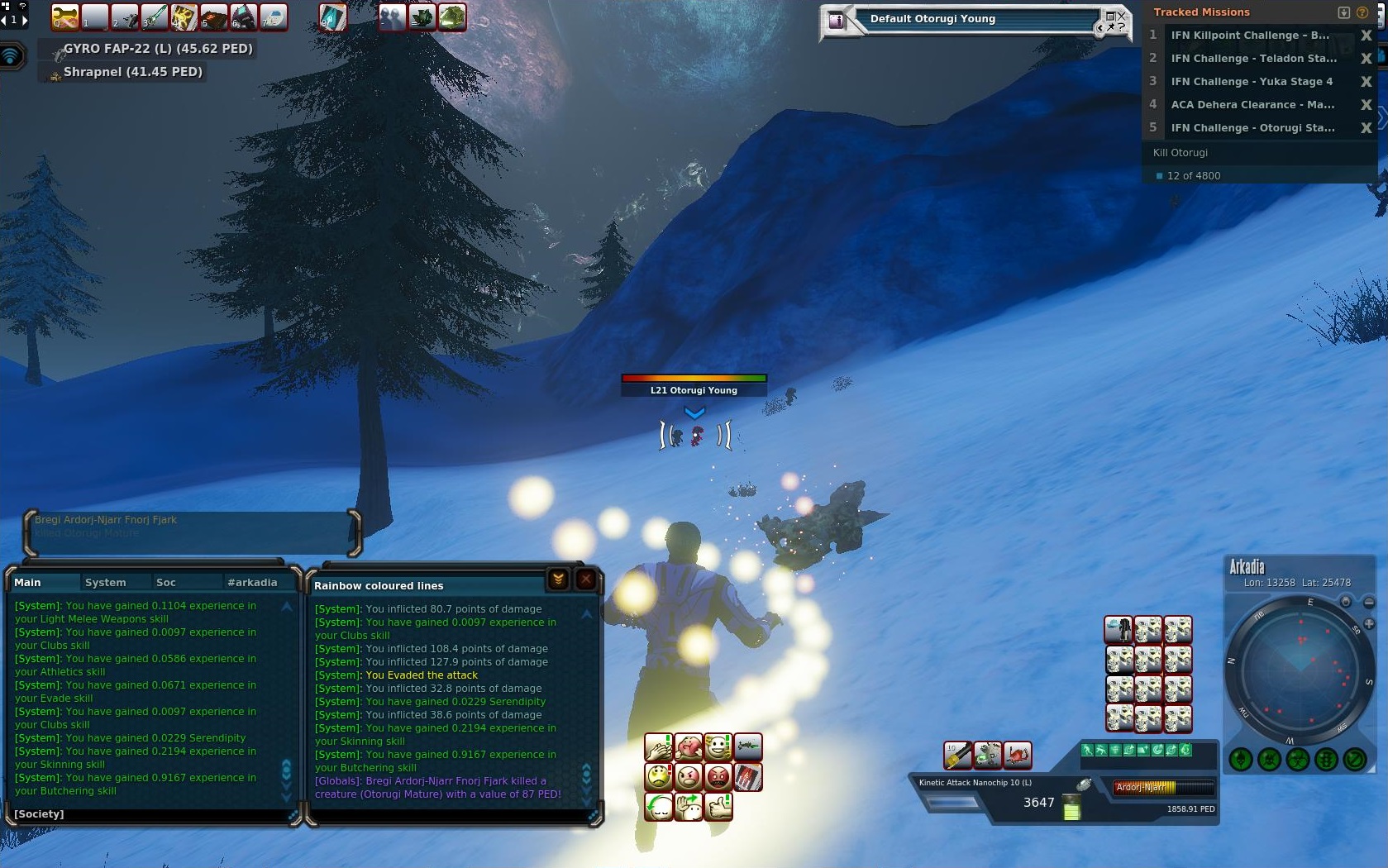Untrack the IFN Challenge - Yuka Stage 4 mission
The width and height of the screenshot is (1388, 868).
click(x=1366, y=82)
